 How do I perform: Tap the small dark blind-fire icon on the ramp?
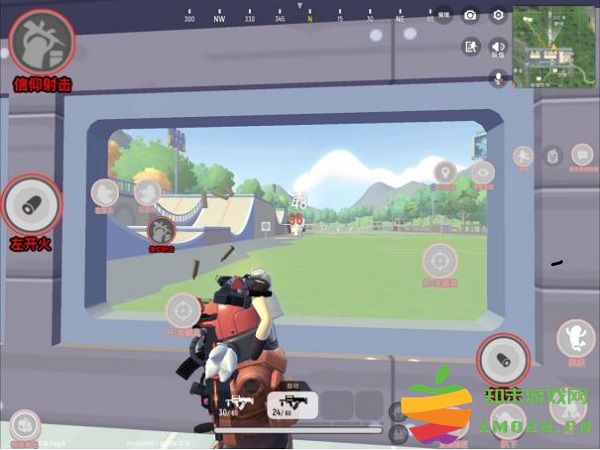click(x=160, y=232)
